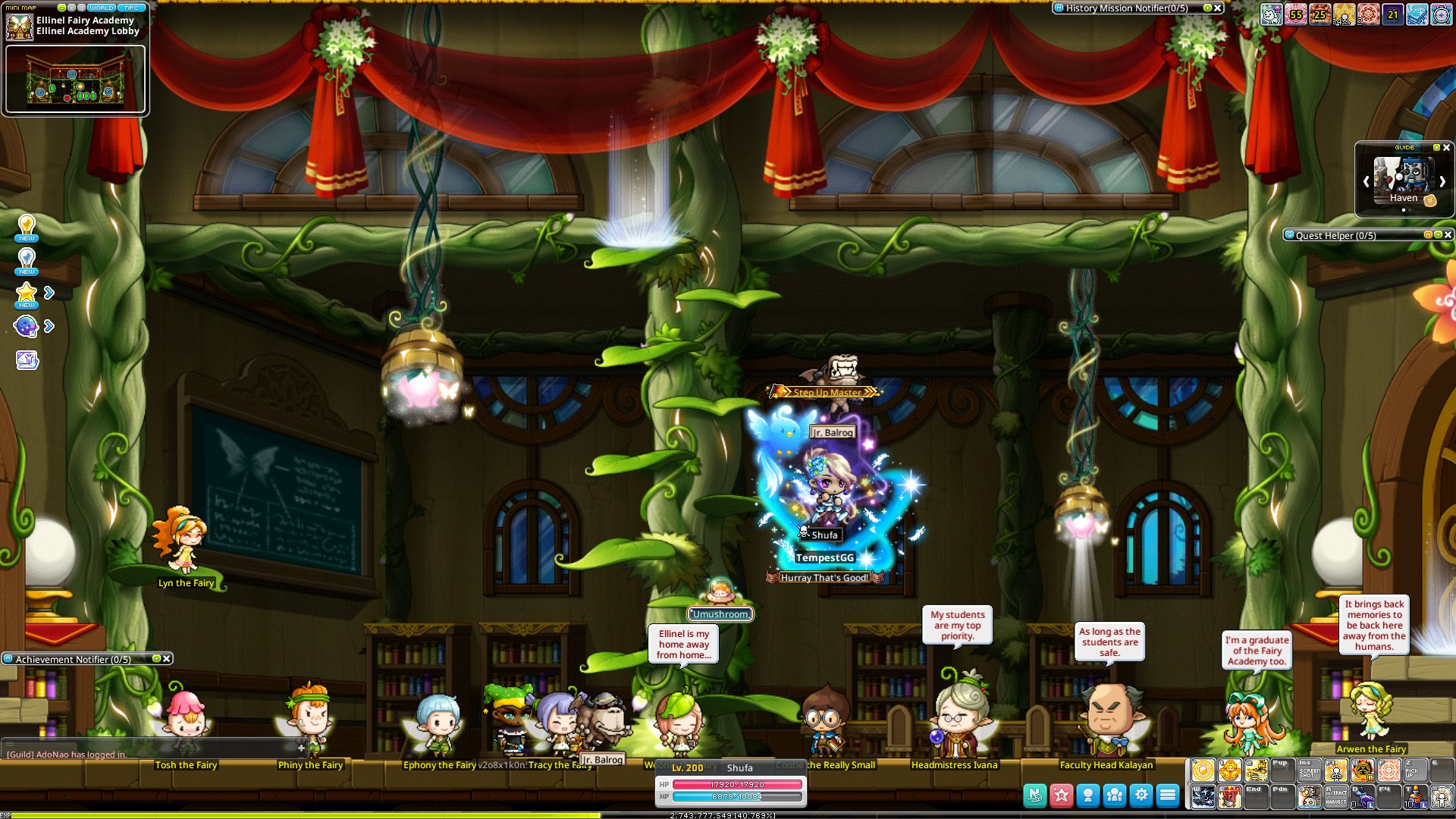This screenshot has height=819, width=1456.
Task: Open the blue lightbulb notification
Action: point(27,259)
